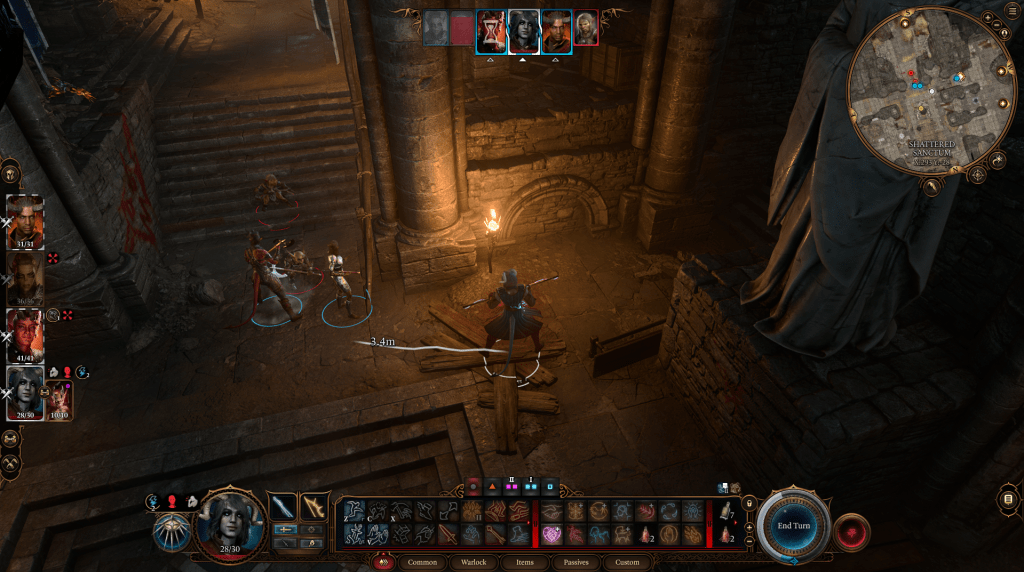Click the red orb button beside End Turn
1024x572 pixels.
click(x=851, y=529)
